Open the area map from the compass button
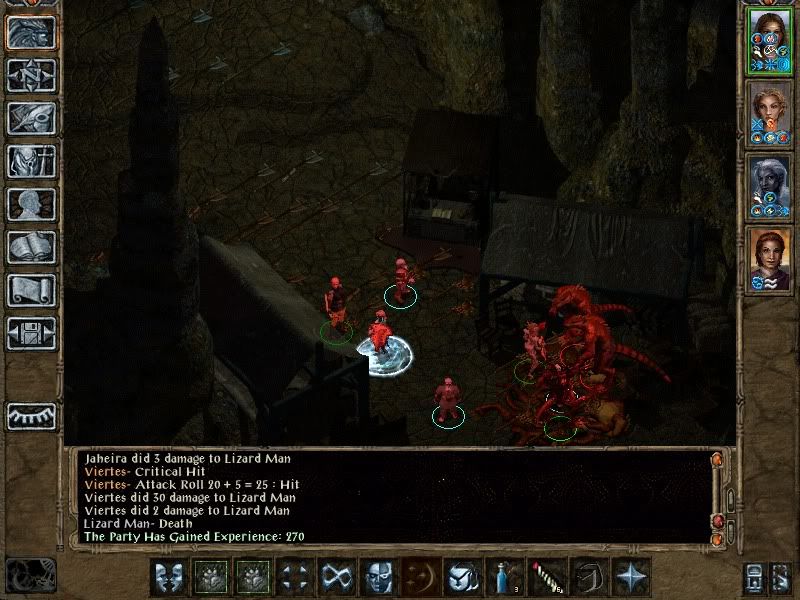 (x=31, y=75)
